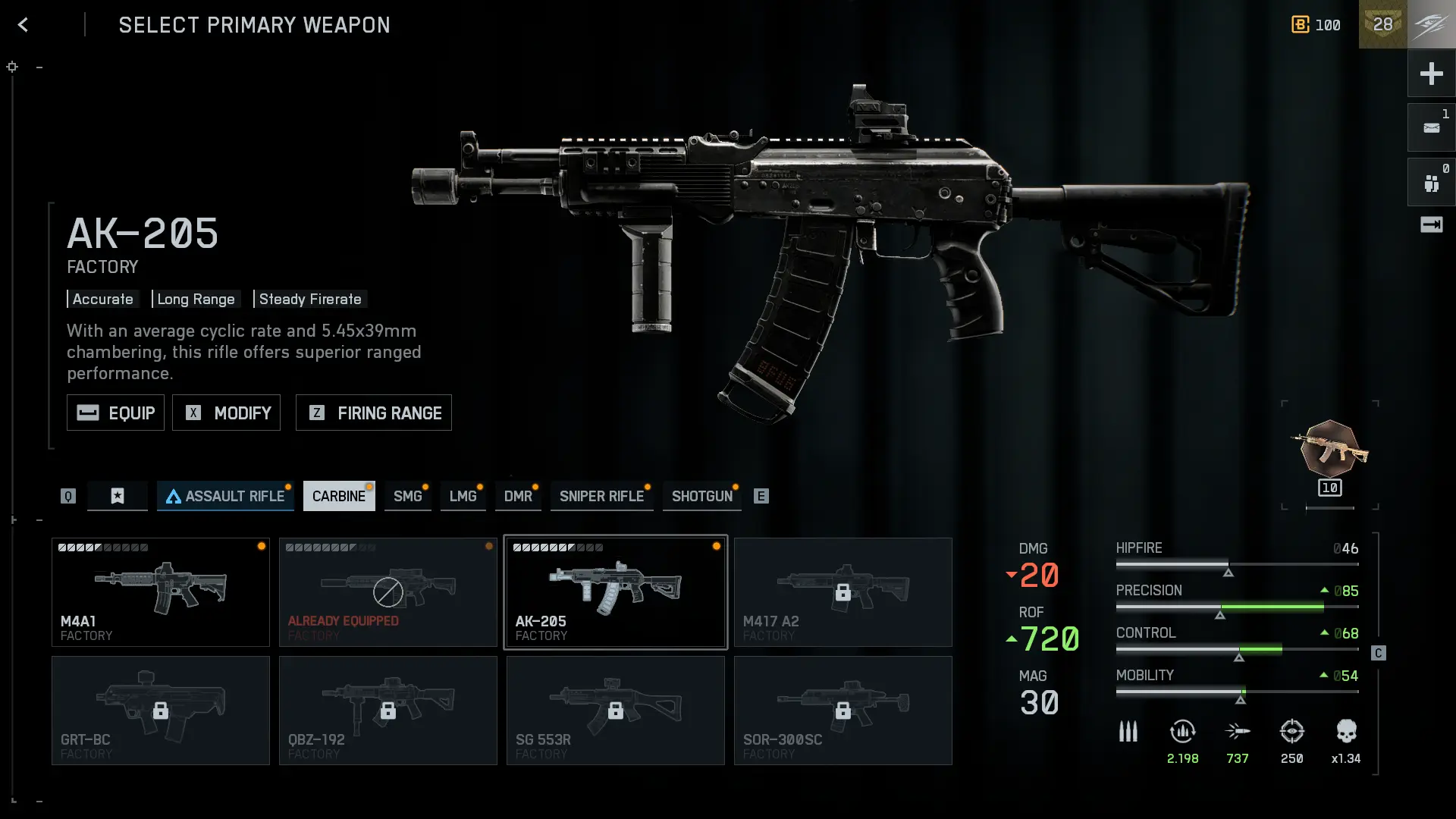Image resolution: width=1456 pixels, height=819 pixels.
Task: Pick the AK-205 weapon tile
Action: 616,592
